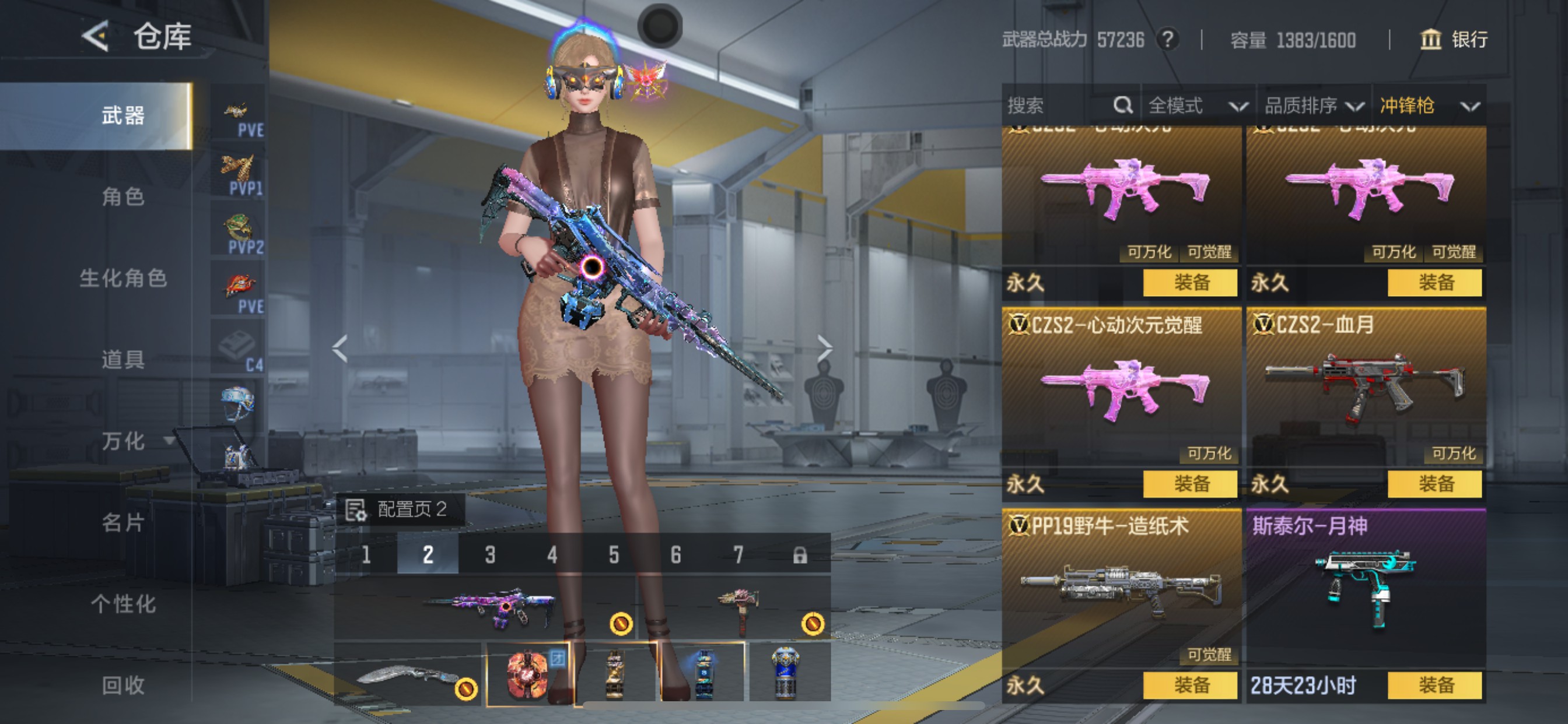Switch to loadout page 3
Screen dimensions: 1568x724
point(490,555)
